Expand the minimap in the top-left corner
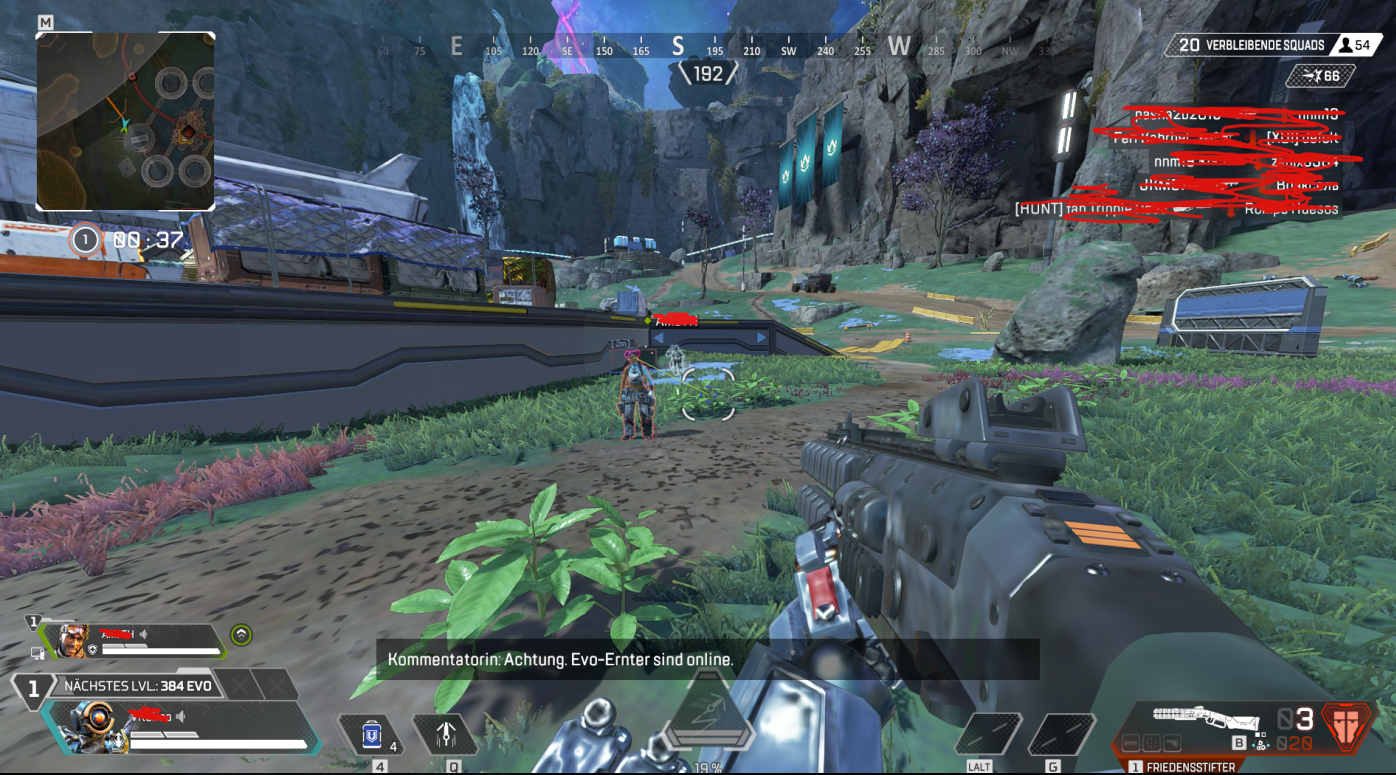 125,122
